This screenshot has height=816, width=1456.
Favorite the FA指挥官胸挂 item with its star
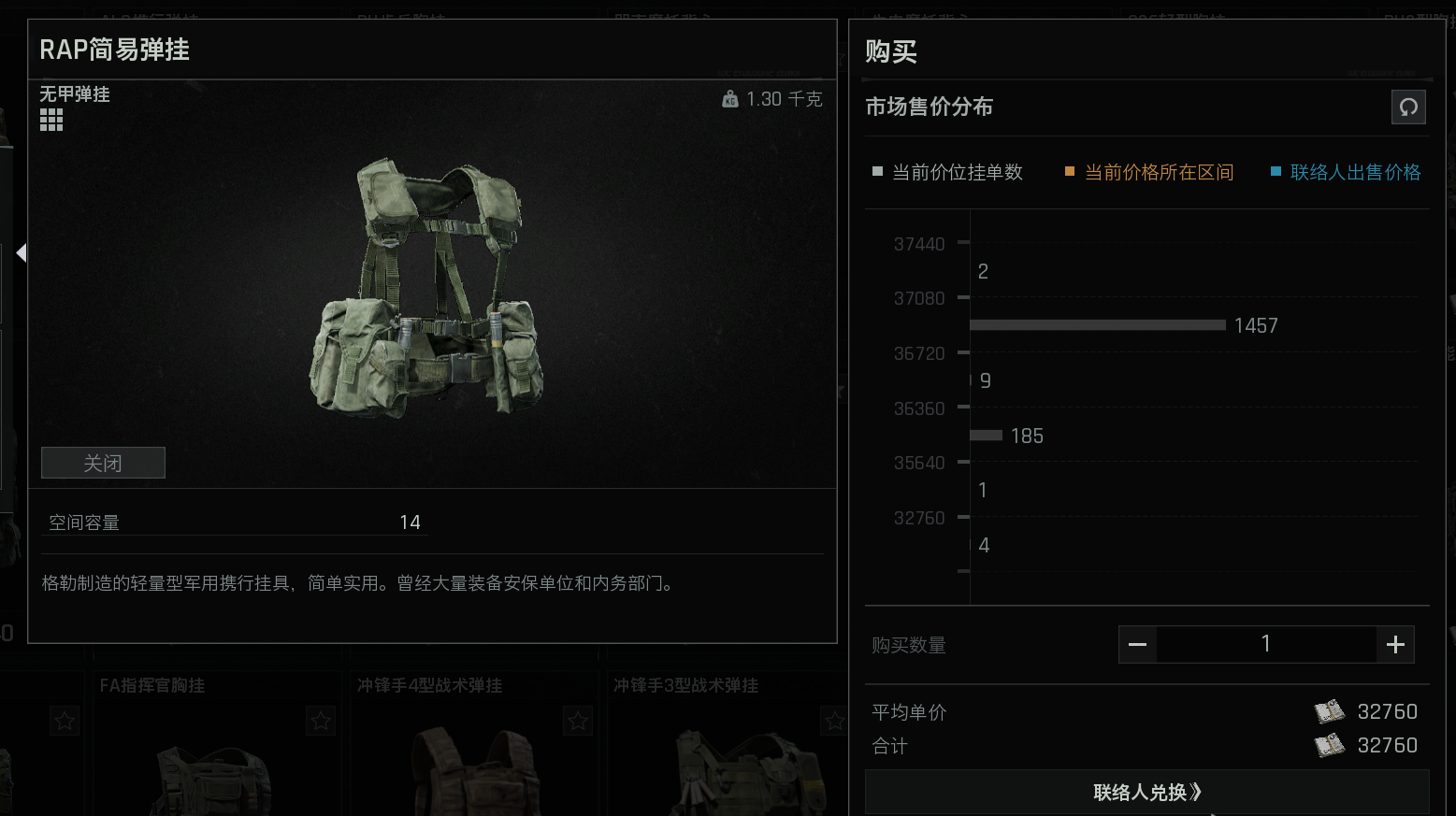(x=320, y=721)
